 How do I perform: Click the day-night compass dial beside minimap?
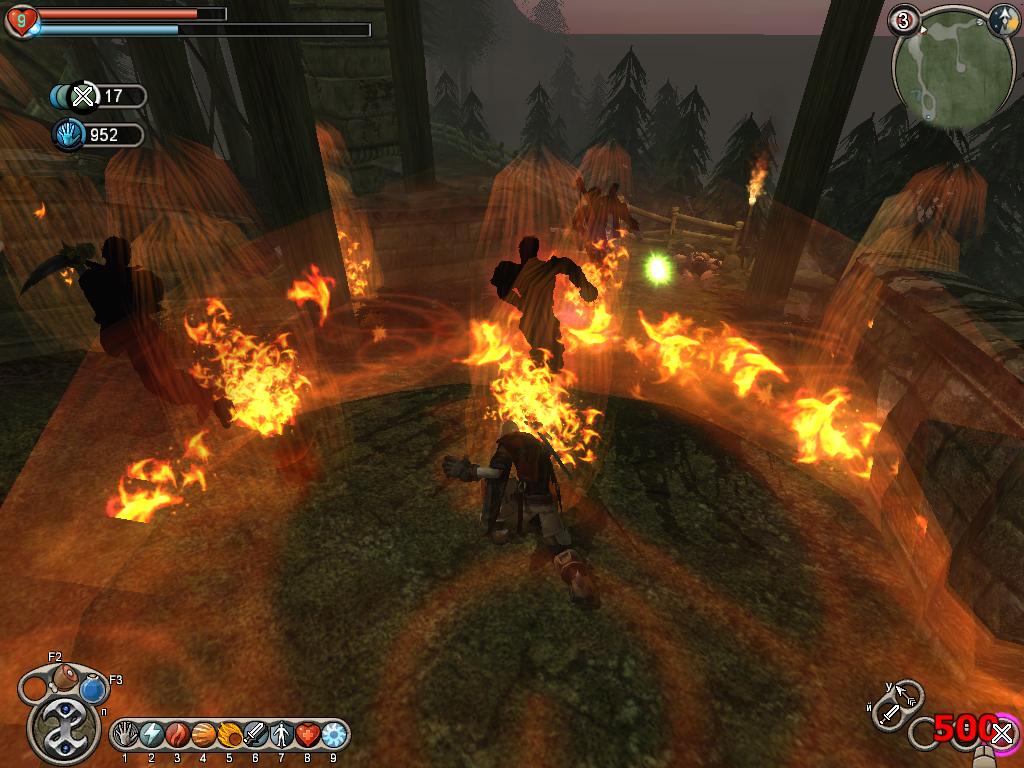click(1004, 20)
